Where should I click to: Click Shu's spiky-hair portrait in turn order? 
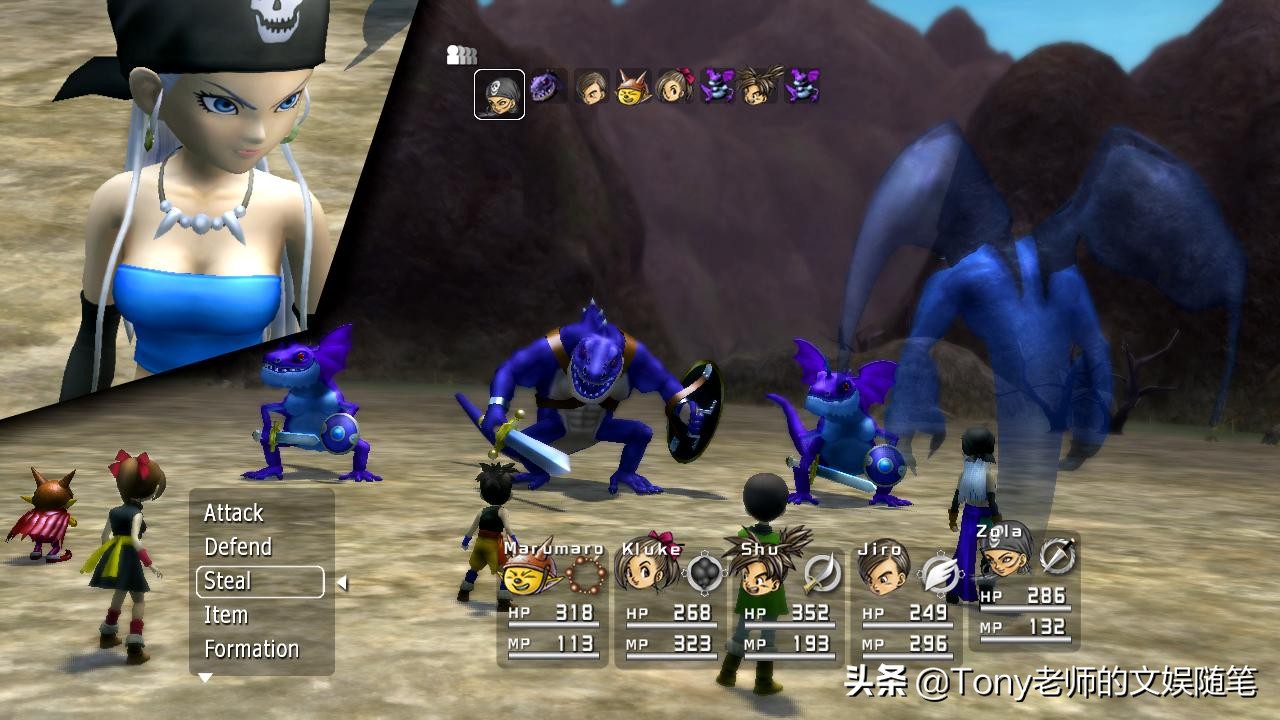[x=758, y=86]
